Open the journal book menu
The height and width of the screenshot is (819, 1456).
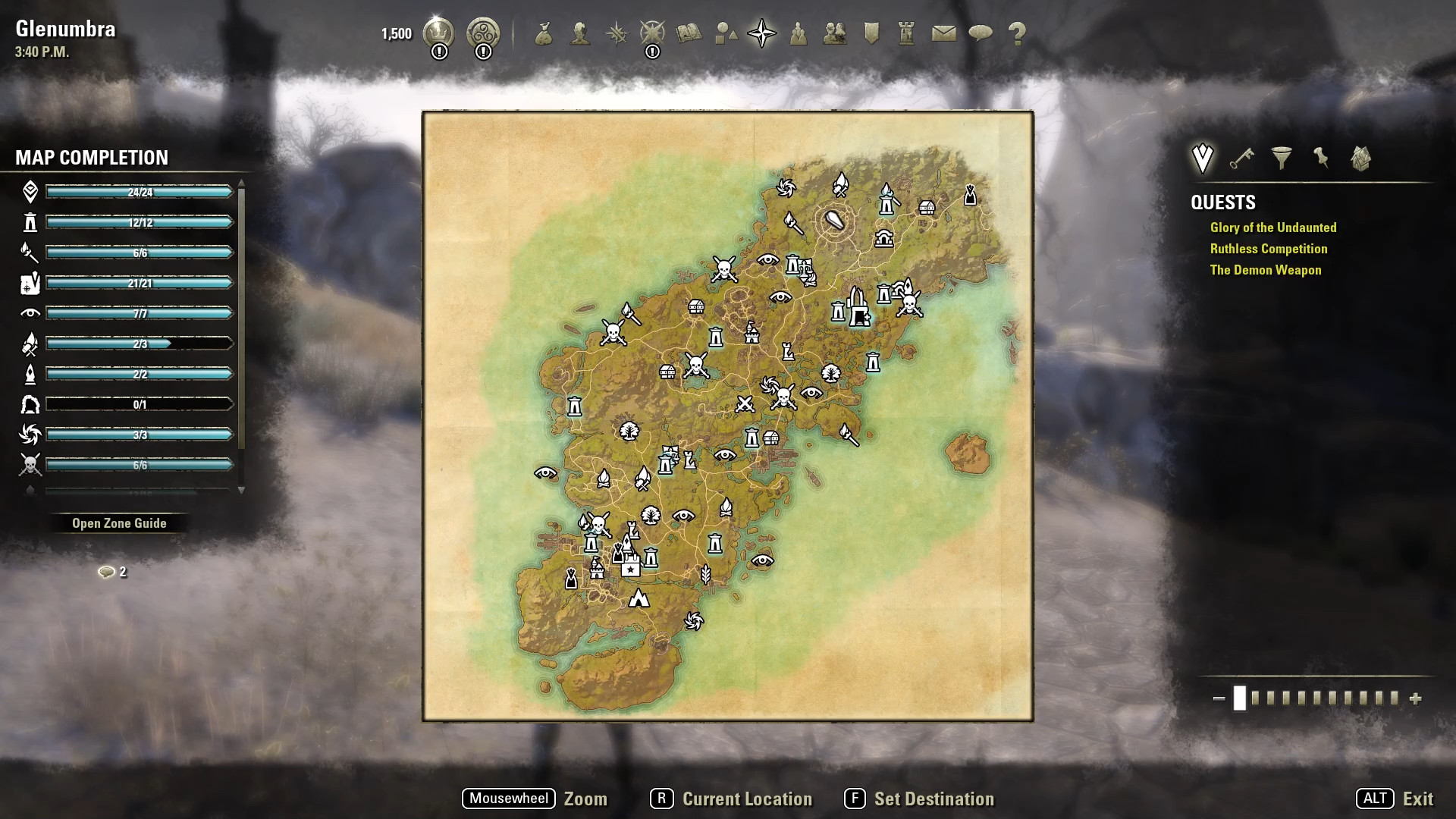(689, 33)
